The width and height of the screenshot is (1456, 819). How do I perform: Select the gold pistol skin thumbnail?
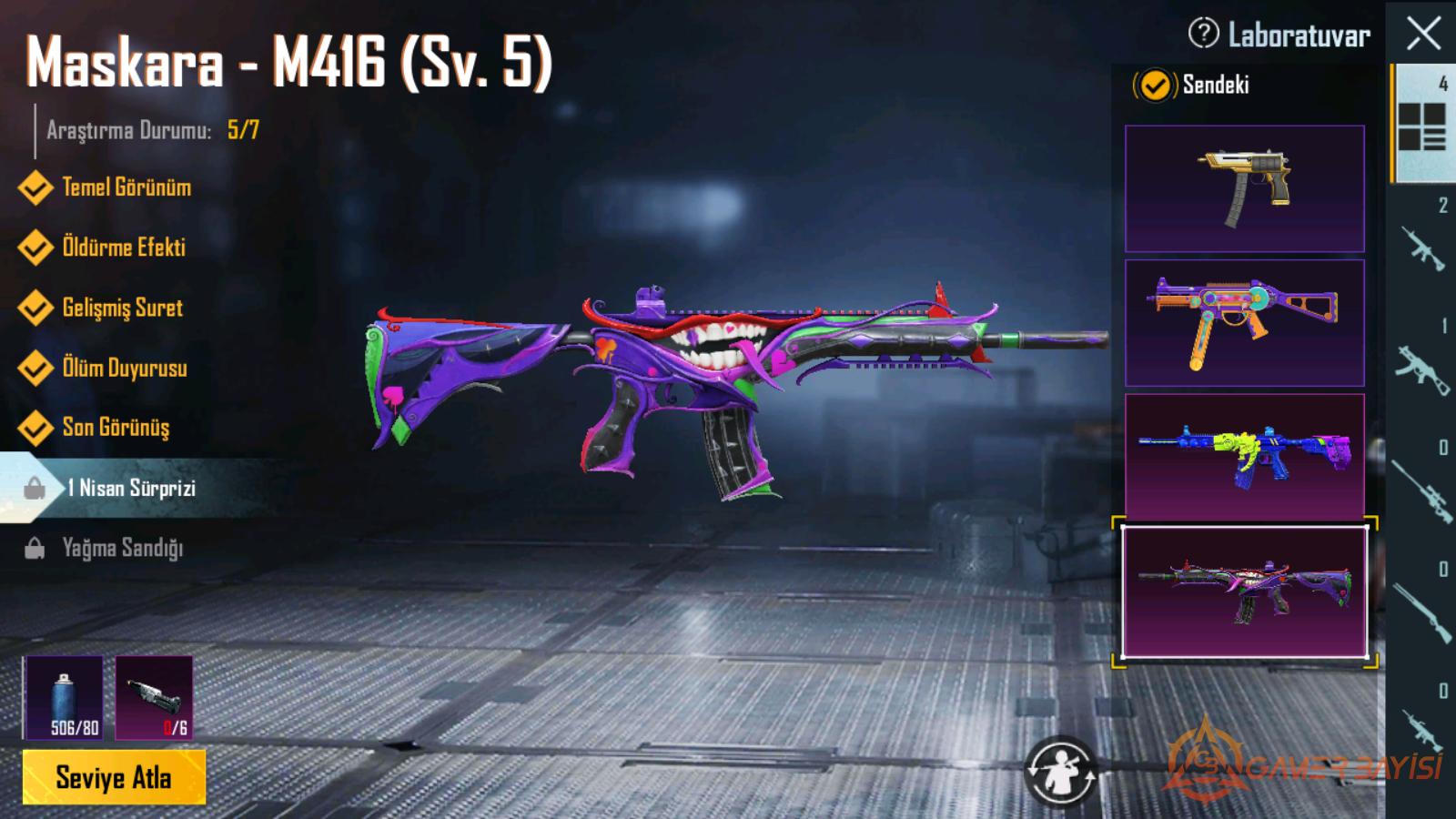[x=1244, y=188]
